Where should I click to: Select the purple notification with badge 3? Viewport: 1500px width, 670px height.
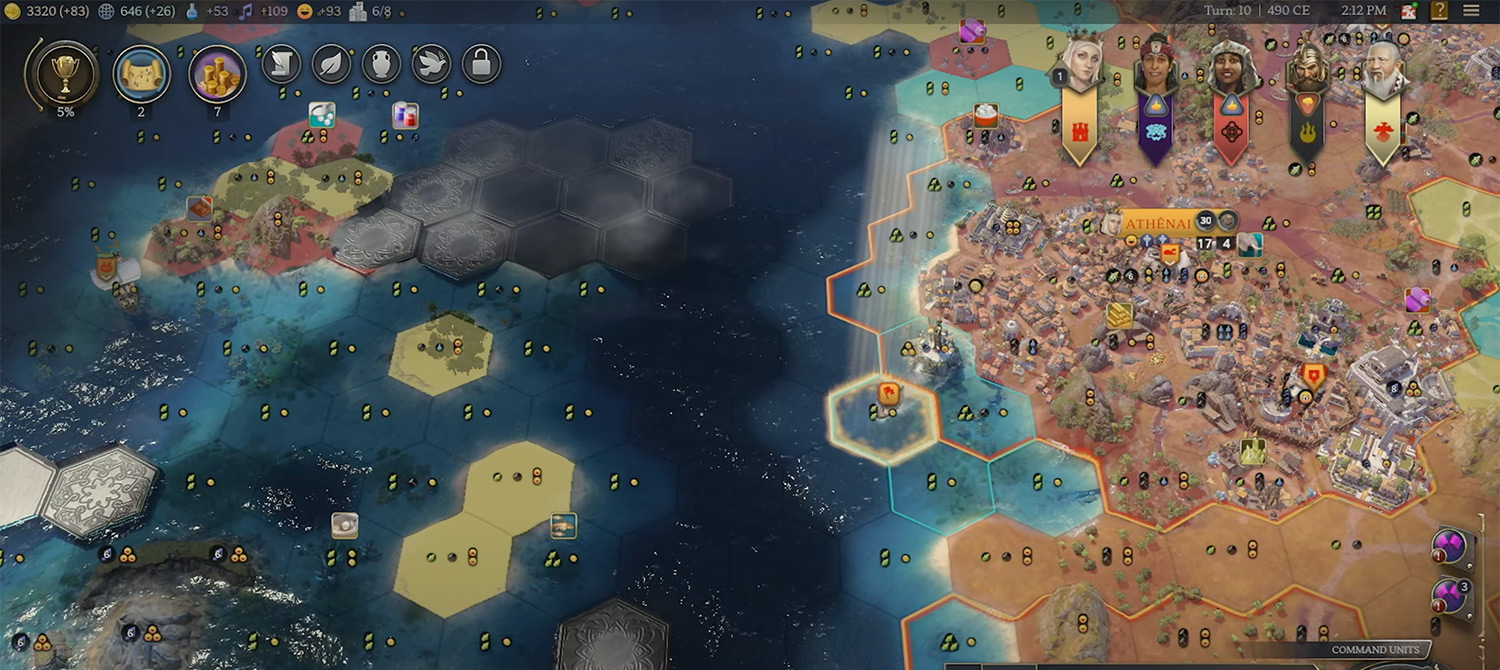(x=1451, y=595)
